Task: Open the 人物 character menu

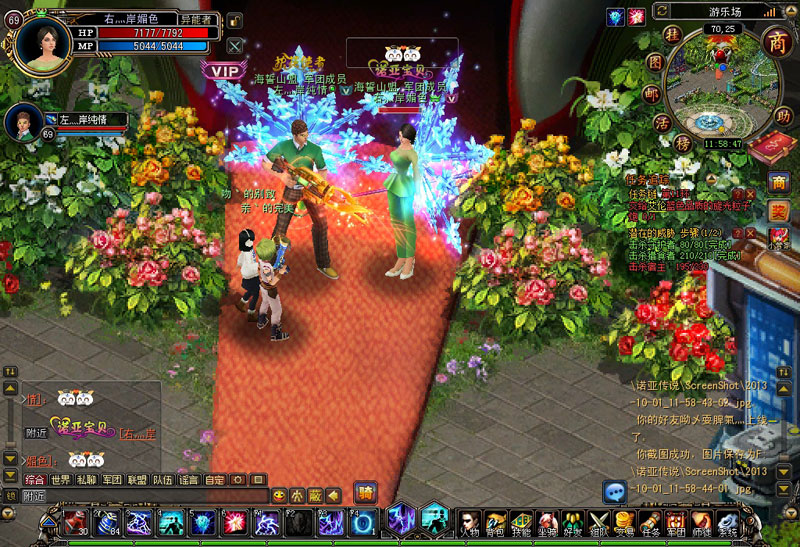Action: (x=469, y=522)
